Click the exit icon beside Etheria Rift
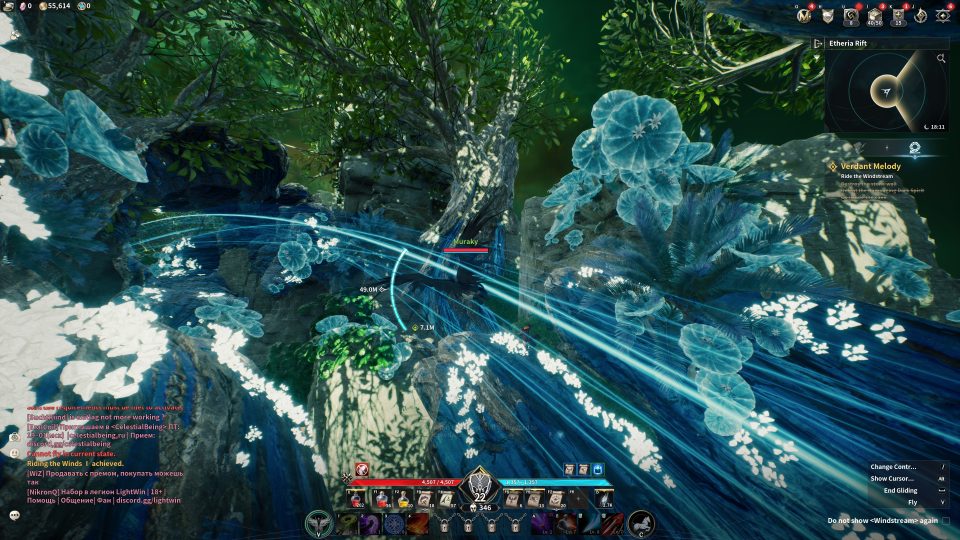 pos(818,43)
